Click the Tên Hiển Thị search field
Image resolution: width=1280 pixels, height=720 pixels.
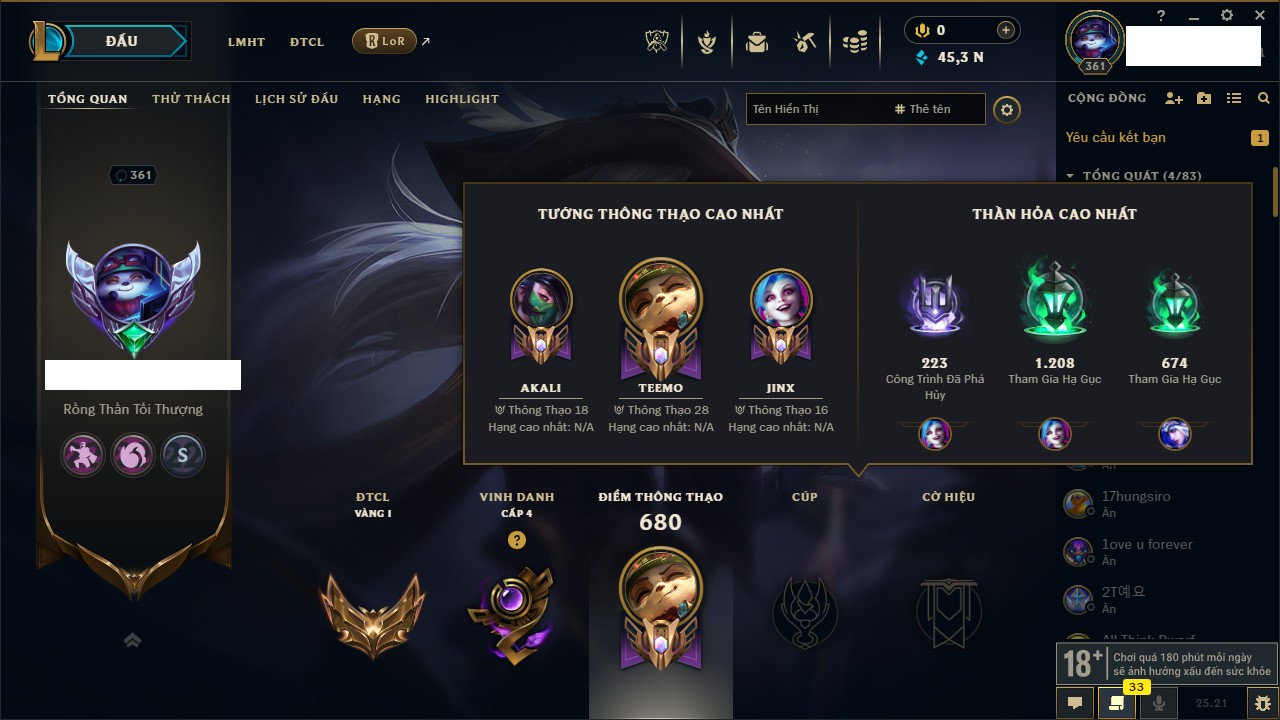(x=815, y=109)
